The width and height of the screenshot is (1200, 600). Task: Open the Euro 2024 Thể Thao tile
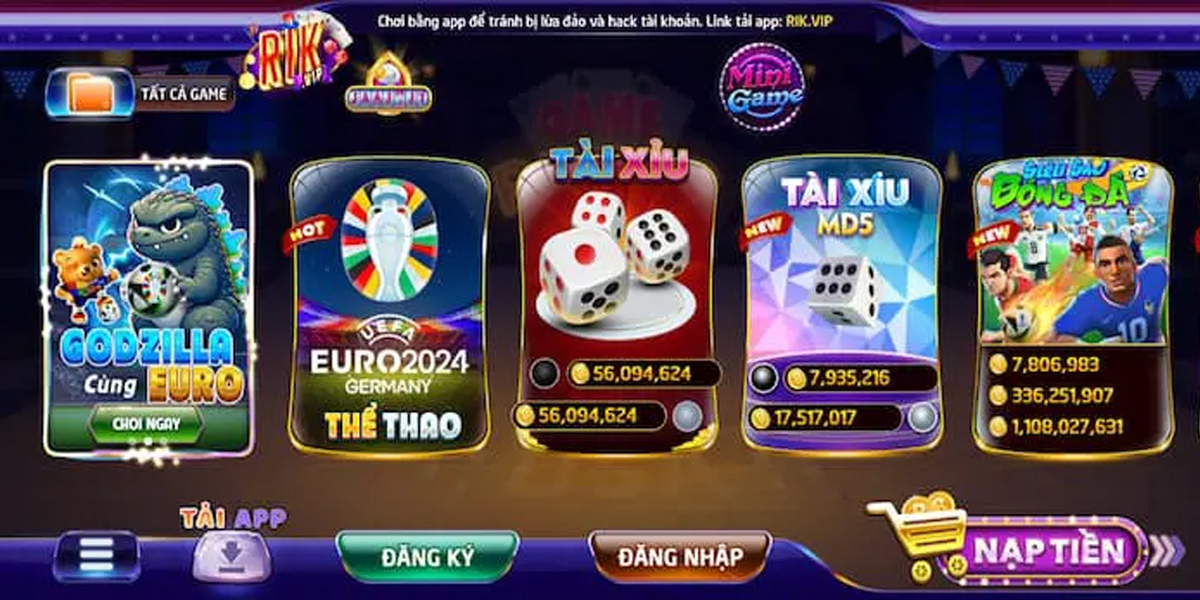coord(389,305)
